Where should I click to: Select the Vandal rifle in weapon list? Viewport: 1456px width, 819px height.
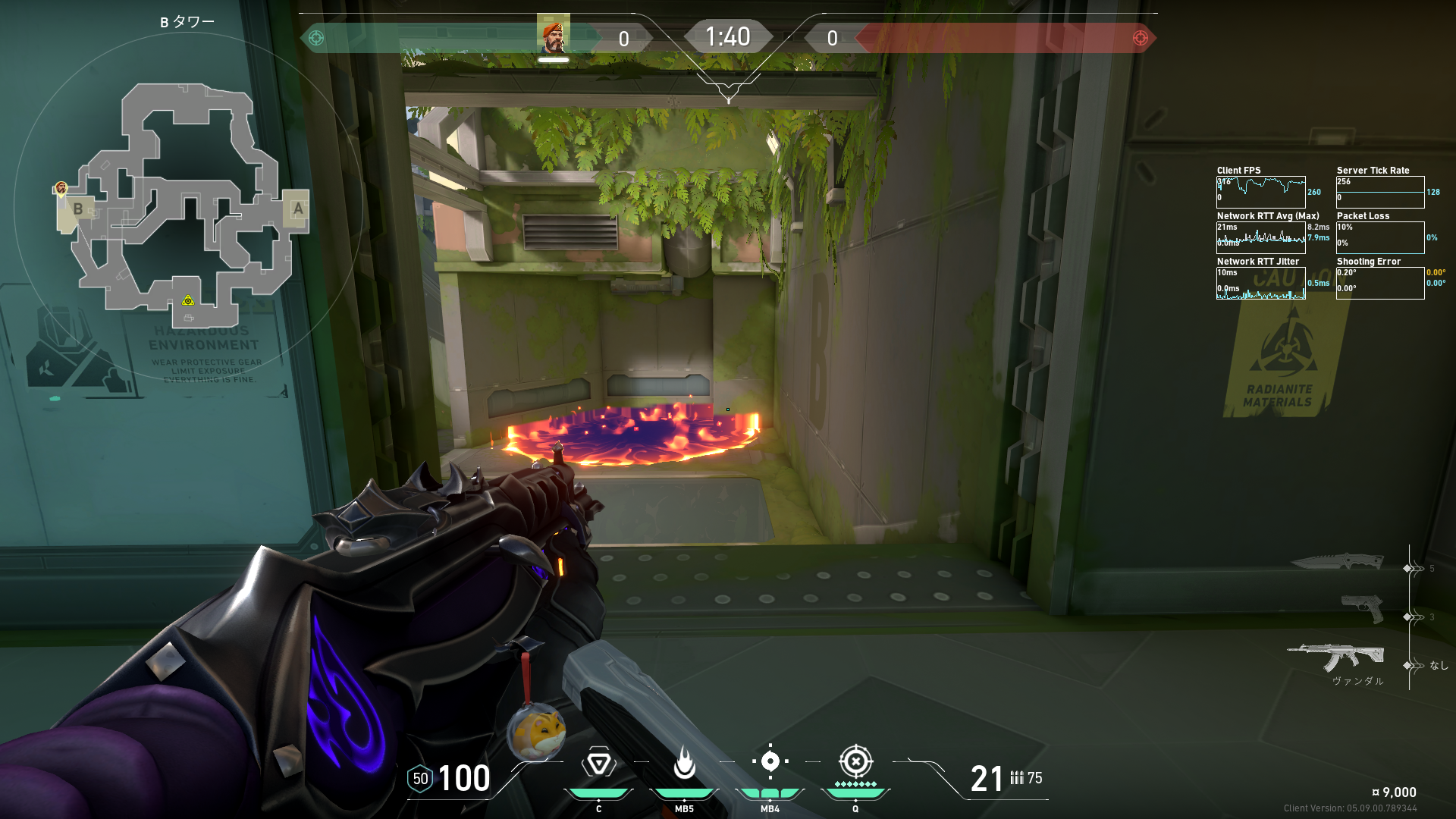click(x=1336, y=657)
